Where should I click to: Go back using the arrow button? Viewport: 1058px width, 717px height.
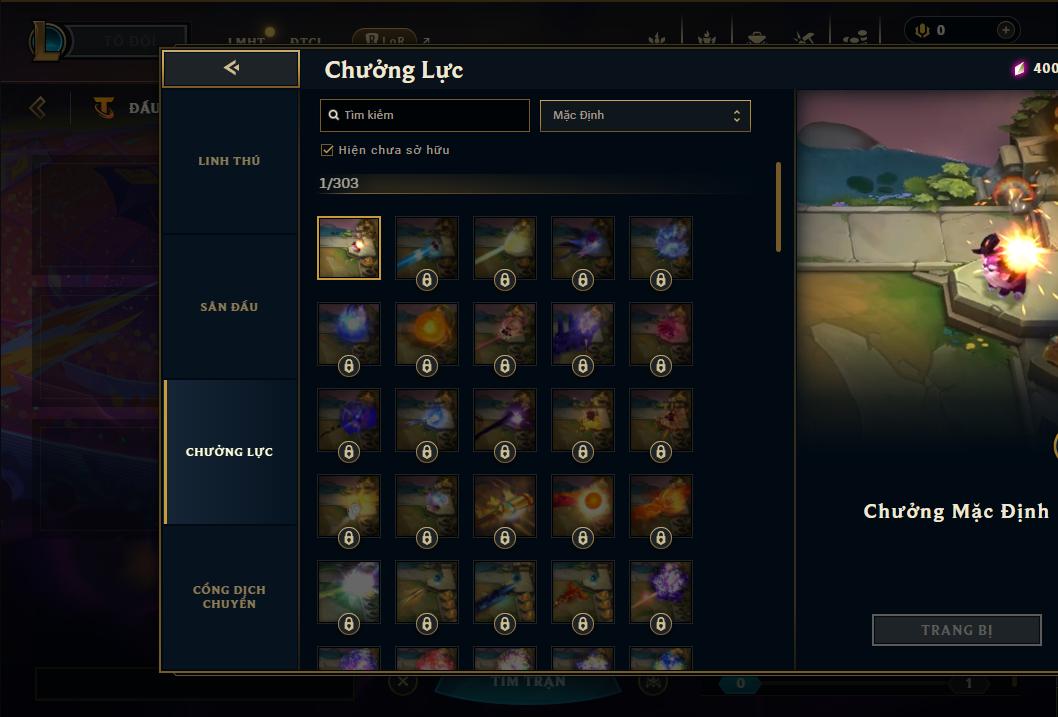click(231, 68)
